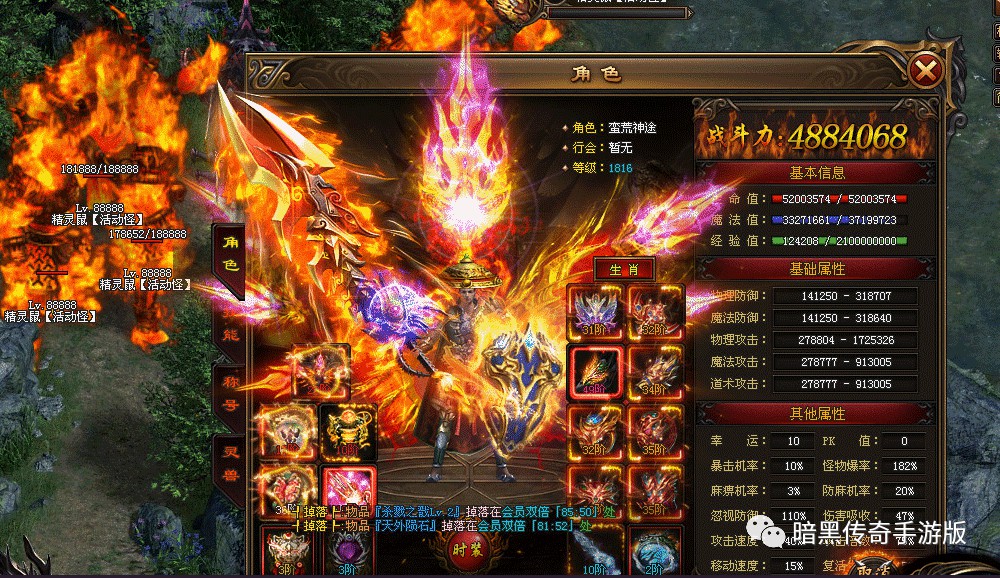This screenshot has height=578, width=1000.
Task: Select the 10阶 silver blade slot
Action: [595, 552]
